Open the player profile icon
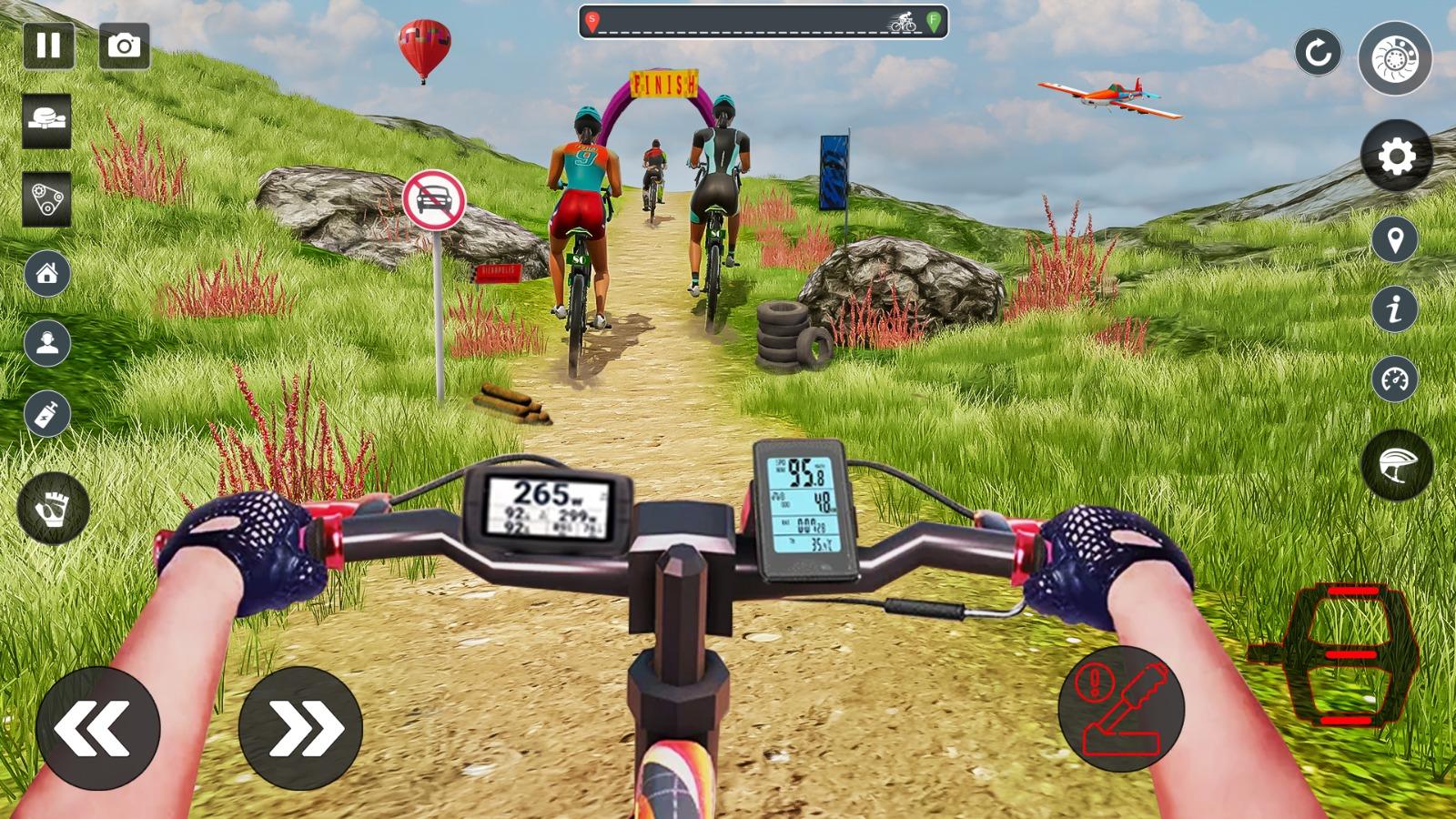Viewport: 1456px width, 819px height. (50, 344)
